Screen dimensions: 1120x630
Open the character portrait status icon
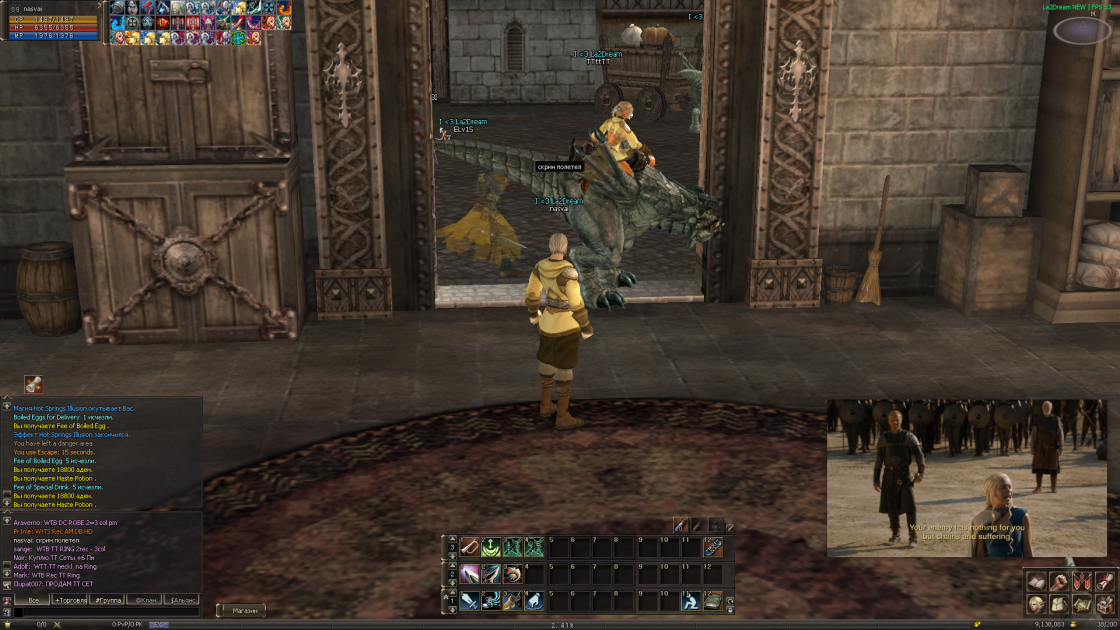[x=1037, y=604]
